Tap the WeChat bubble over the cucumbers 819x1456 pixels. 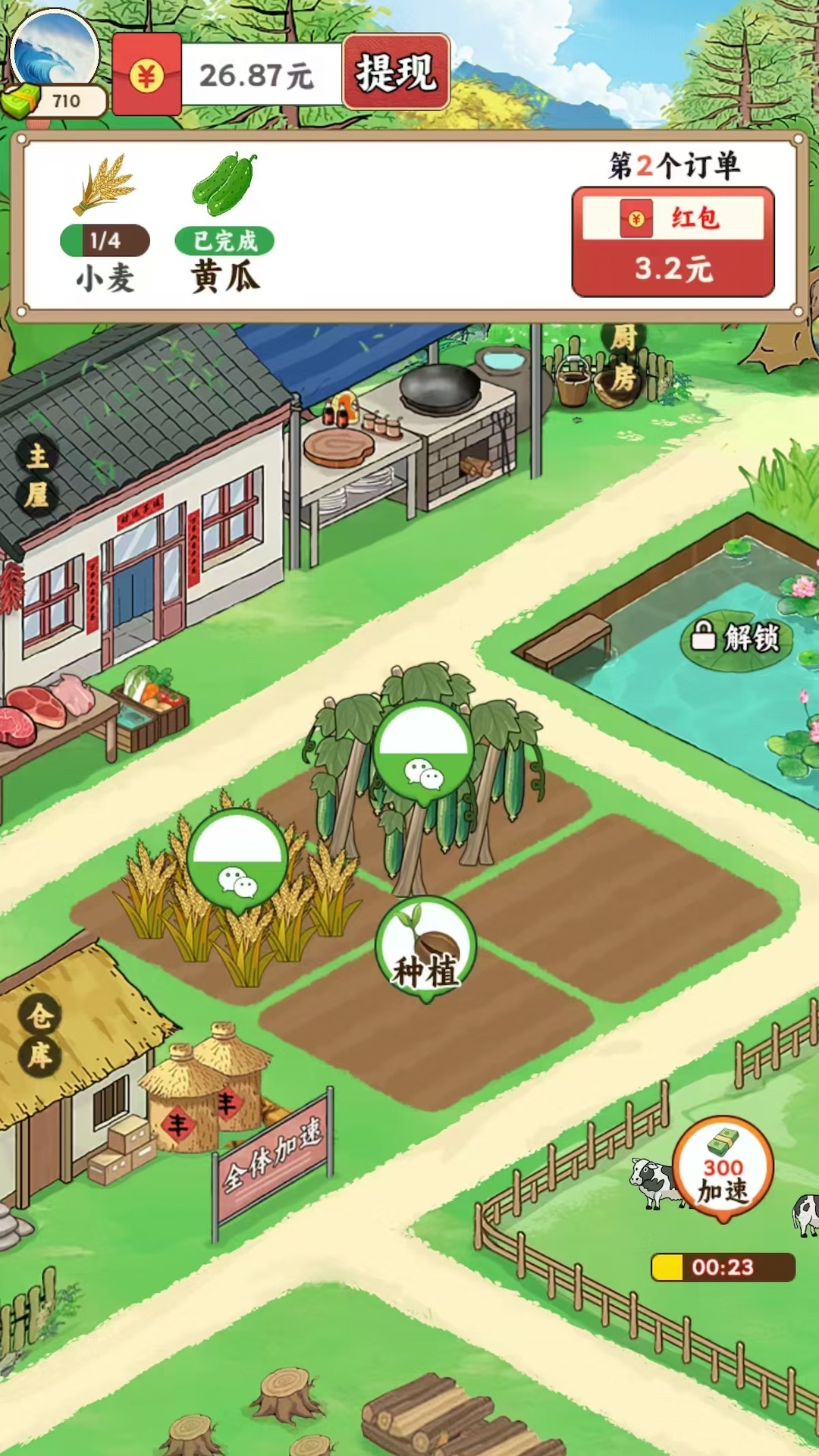tap(423, 751)
